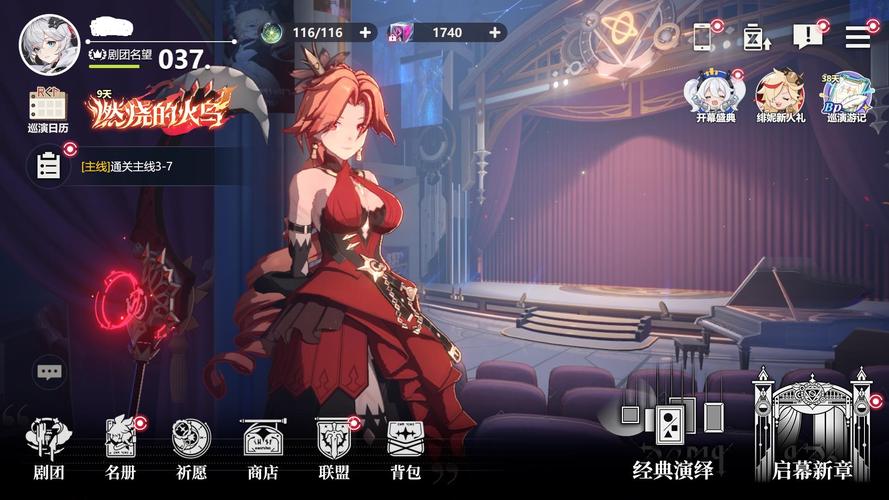
Task: Open the phone icon menu
Action: pyautogui.click(x=703, y=37)
